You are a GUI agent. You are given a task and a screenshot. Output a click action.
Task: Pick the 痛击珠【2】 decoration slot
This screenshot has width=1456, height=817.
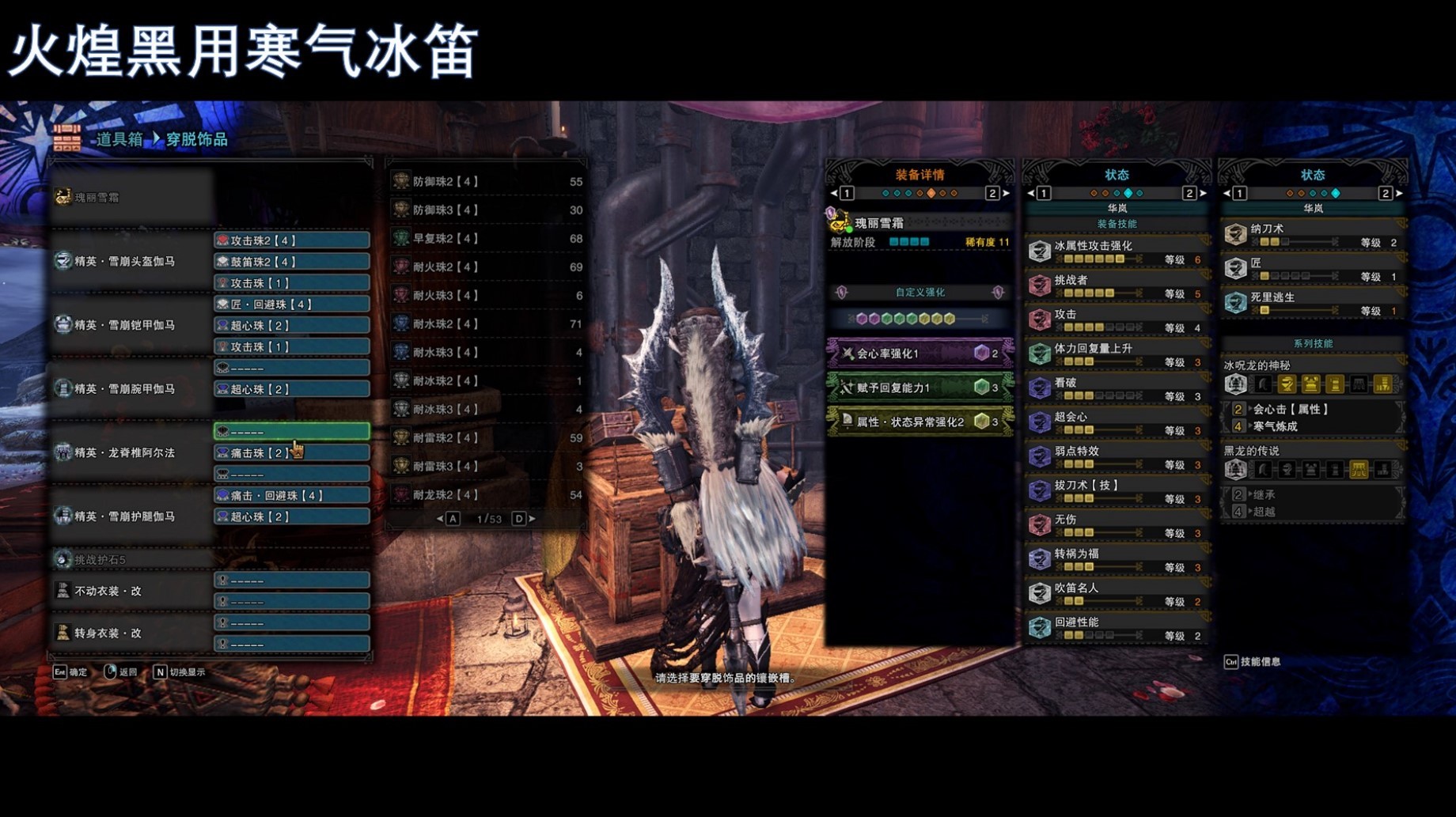click(x=291, y=453)
